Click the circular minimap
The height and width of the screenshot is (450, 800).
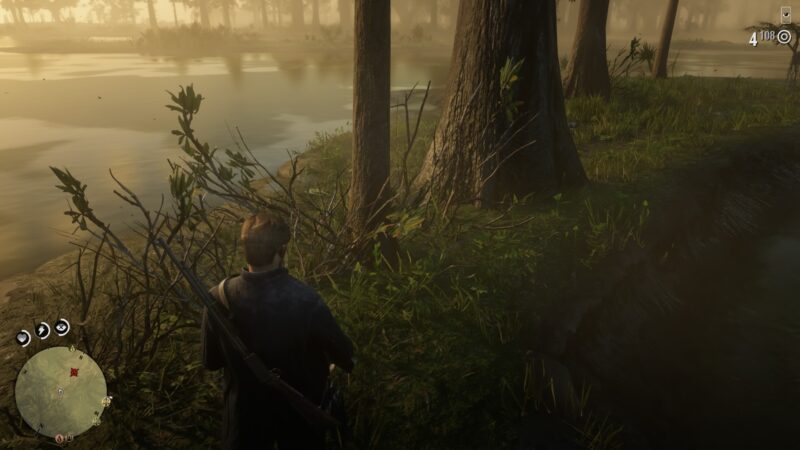click(60, 391)
